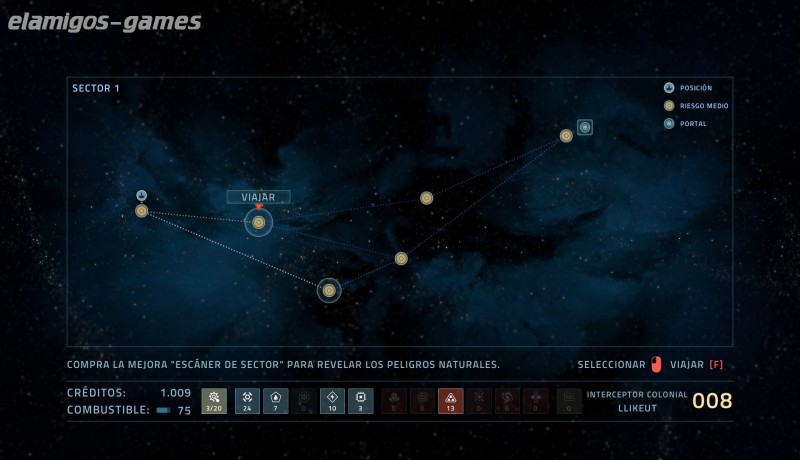Click the ringed node without a VIAJAR label
The image size is (800, 460).
(x=329, y=290)
